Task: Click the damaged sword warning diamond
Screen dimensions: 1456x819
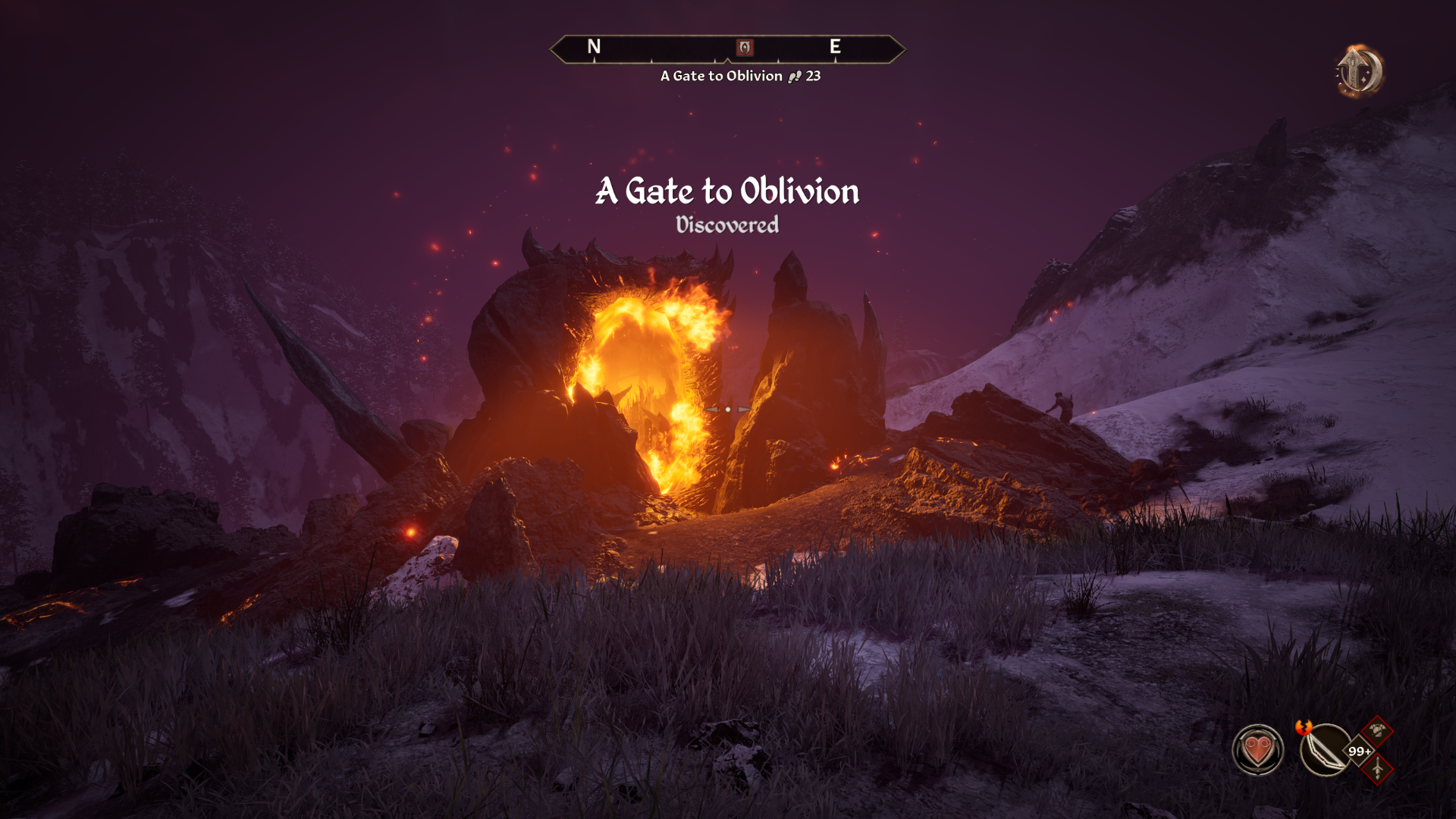Action: [1377, 769]
